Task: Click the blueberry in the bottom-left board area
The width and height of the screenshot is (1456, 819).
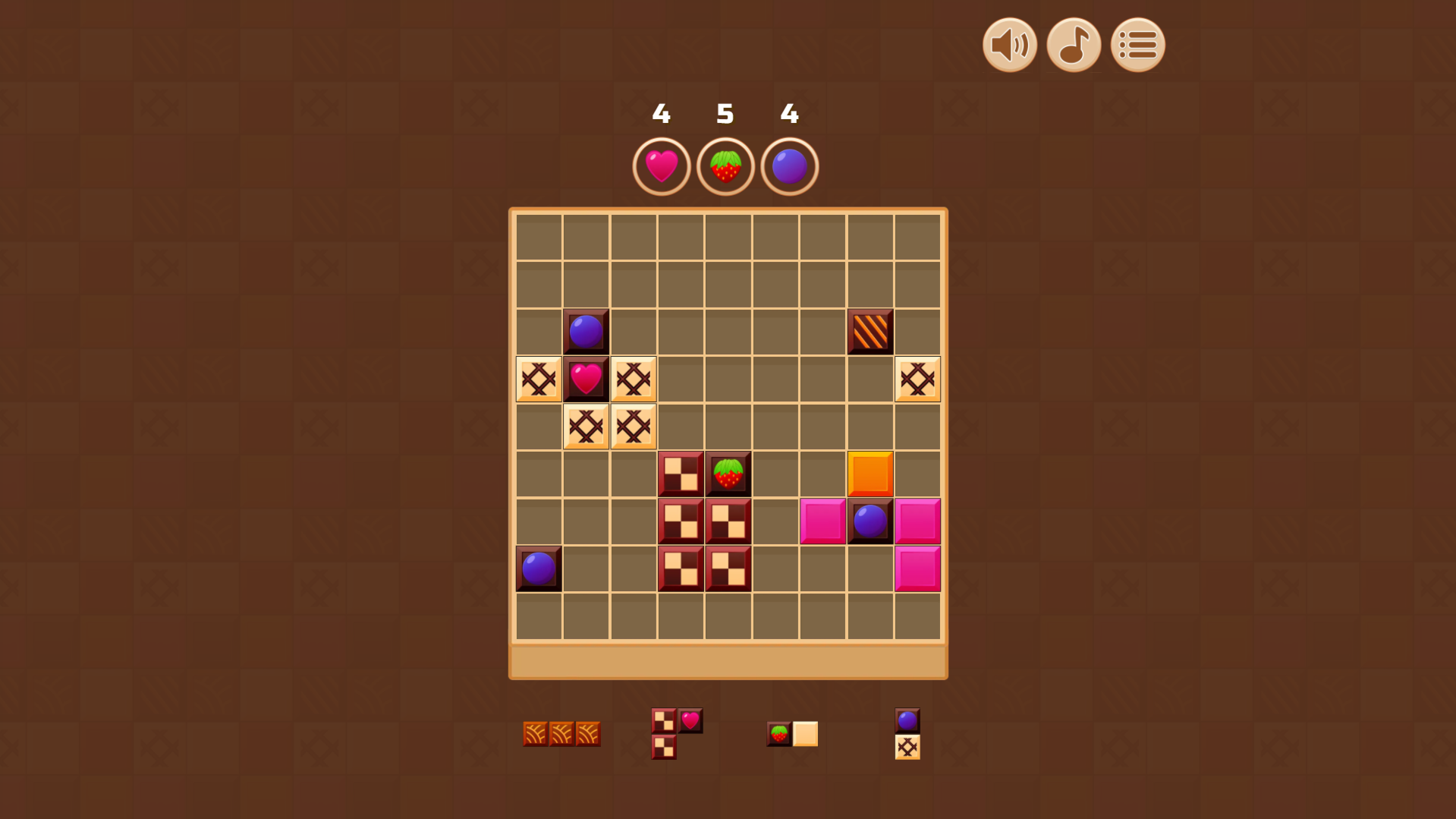Action: point(539,569)
